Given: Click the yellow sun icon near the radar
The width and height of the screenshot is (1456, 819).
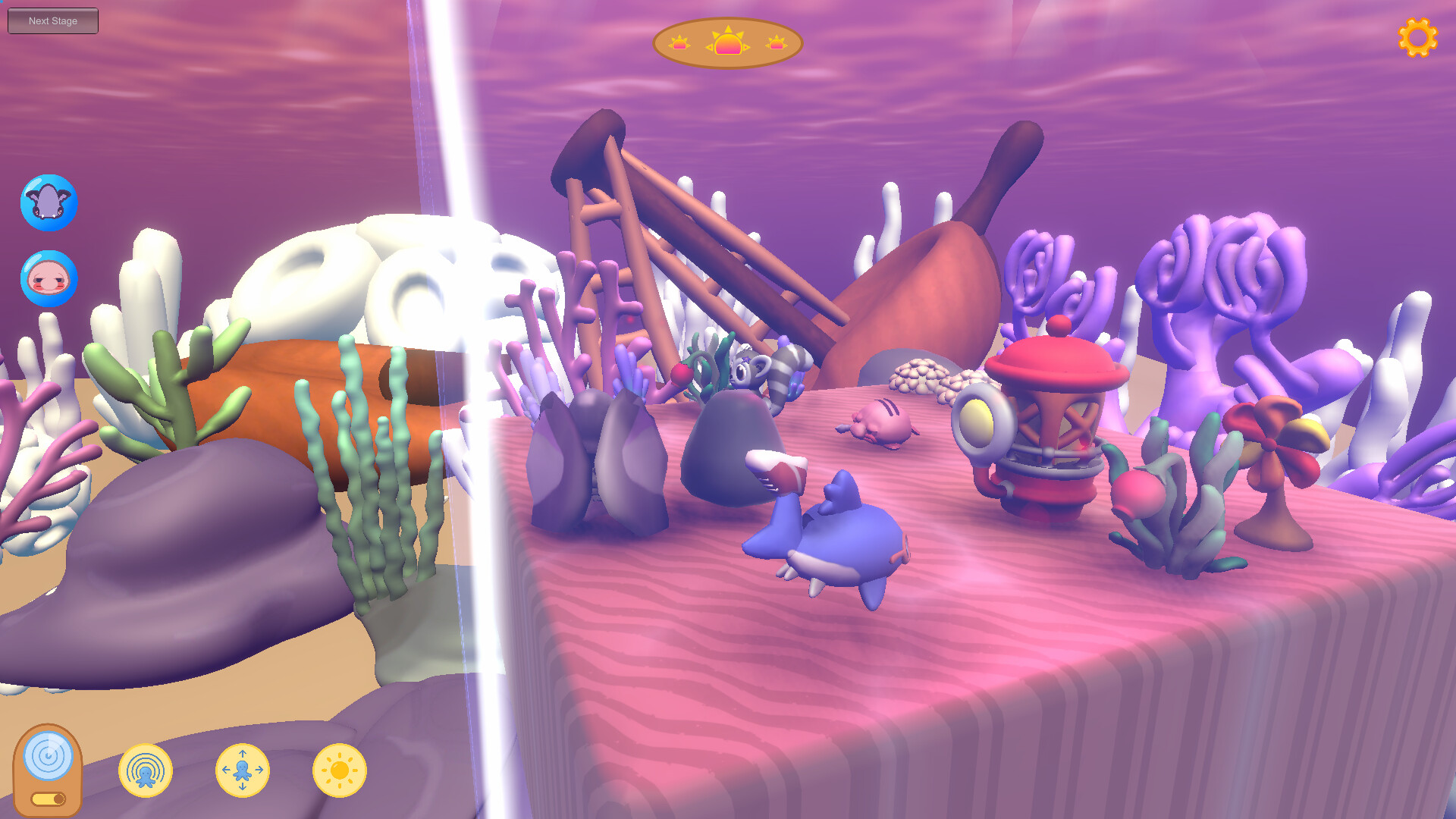Looking at the screenshot, I should coord(341,770).
